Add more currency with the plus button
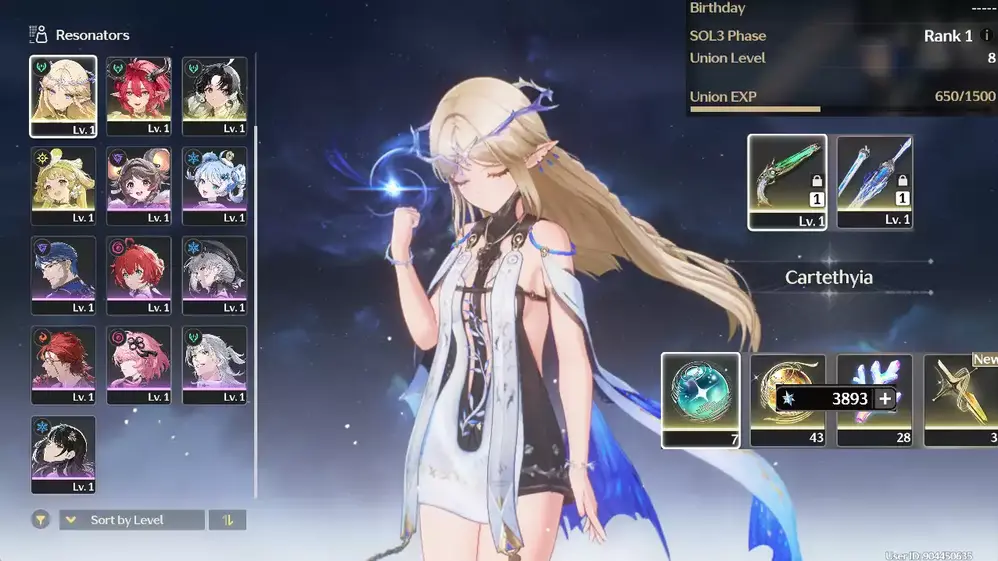The width and height of the screenshot is (998, 561). pos(884,399)
